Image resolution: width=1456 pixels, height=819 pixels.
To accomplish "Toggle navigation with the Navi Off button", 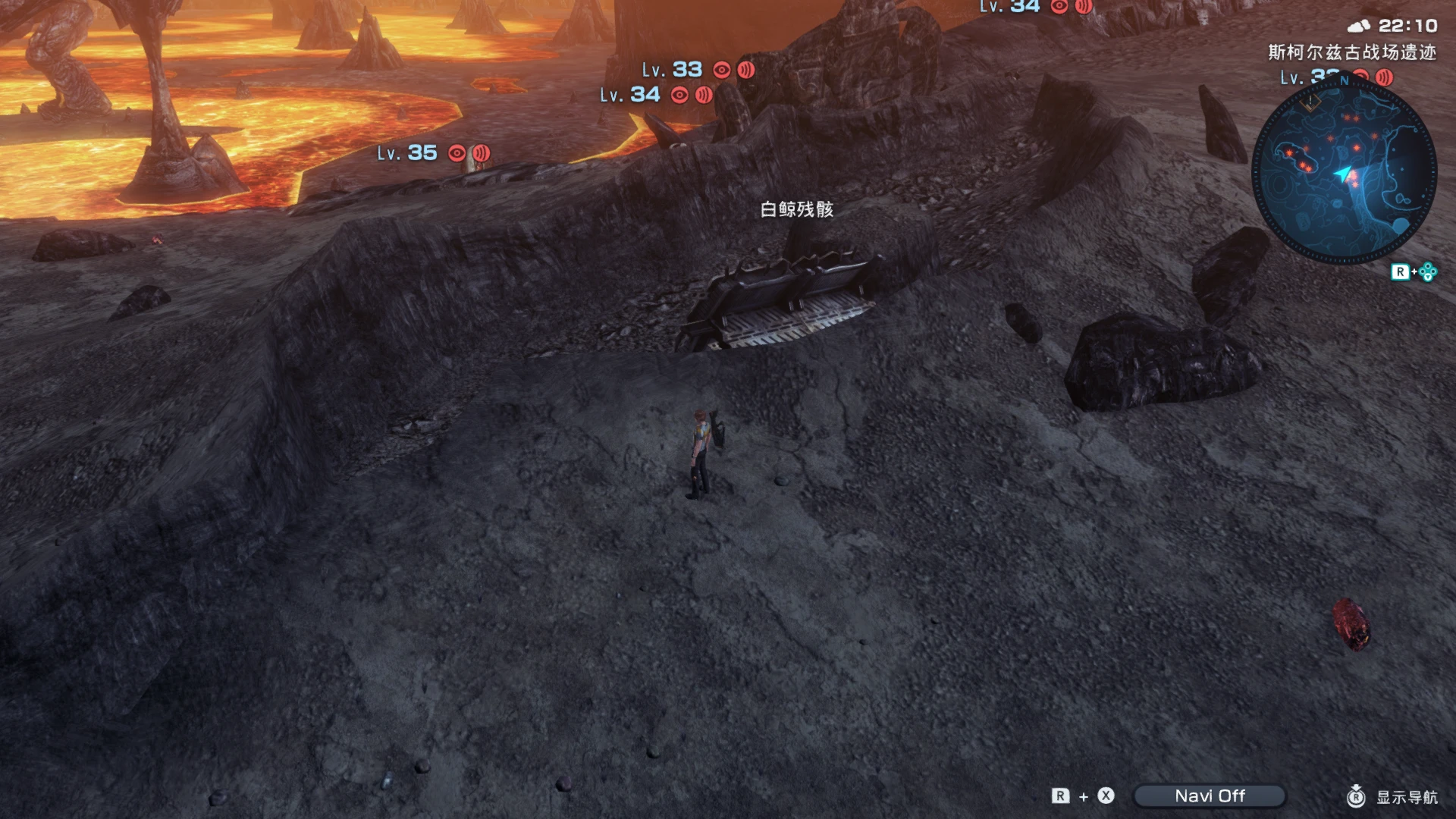I will click(x=1210, y=796).
